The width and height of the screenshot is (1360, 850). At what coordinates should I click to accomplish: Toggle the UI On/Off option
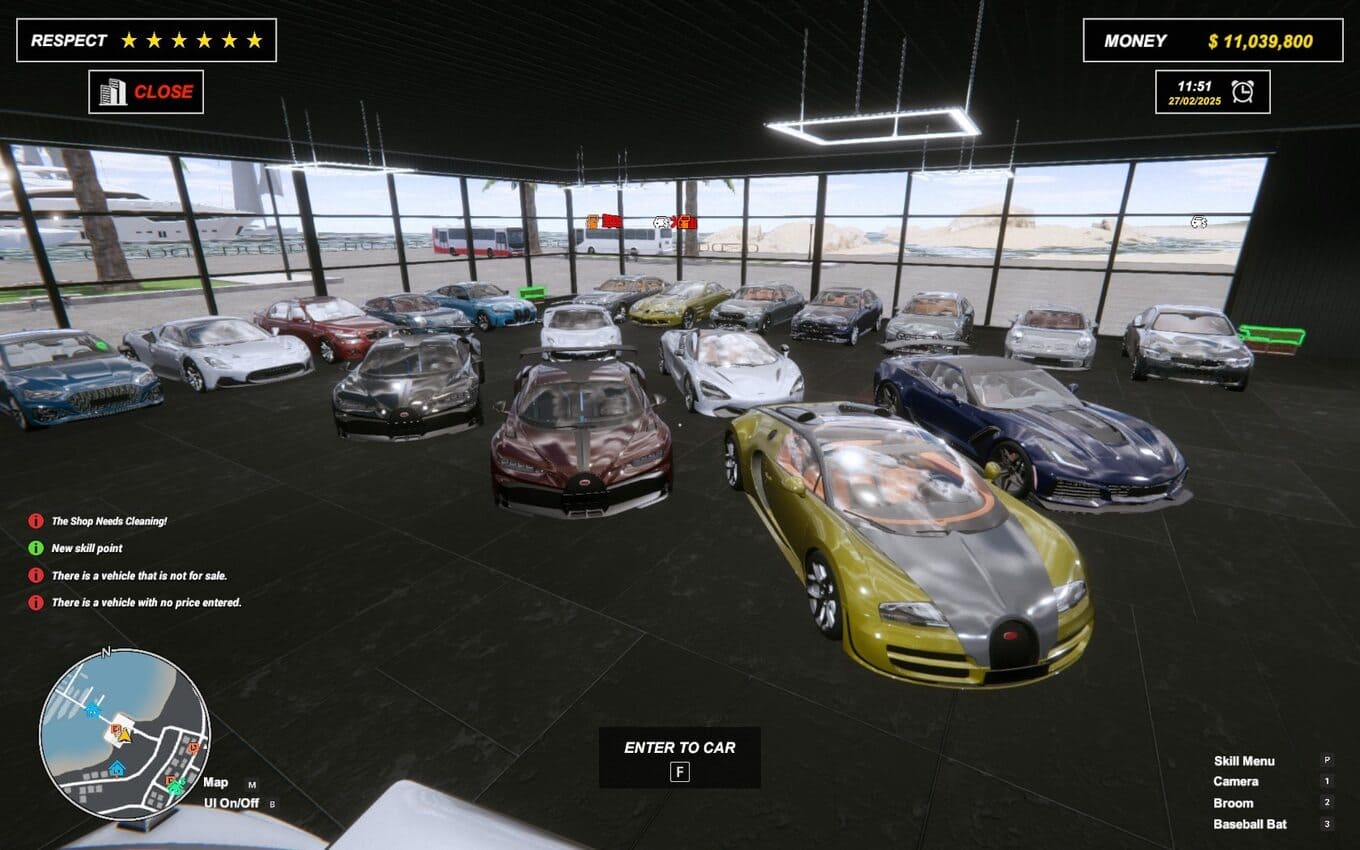coord(231,803)
